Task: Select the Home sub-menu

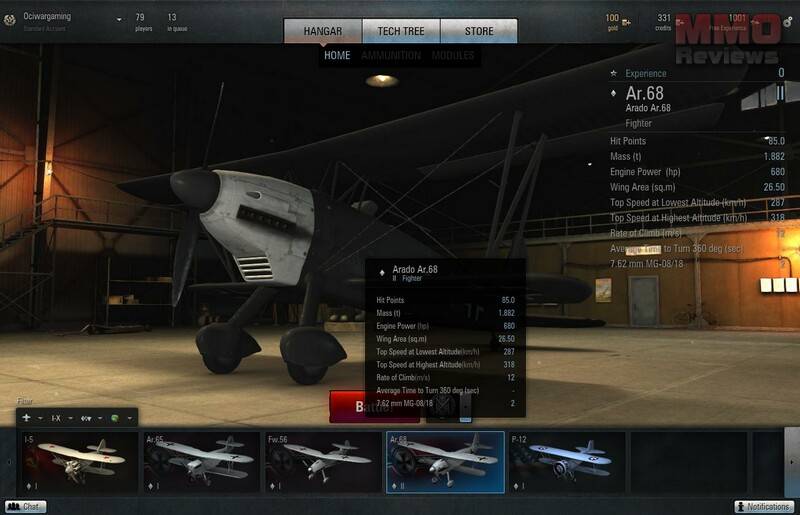Action: click(x=337, y=56)
